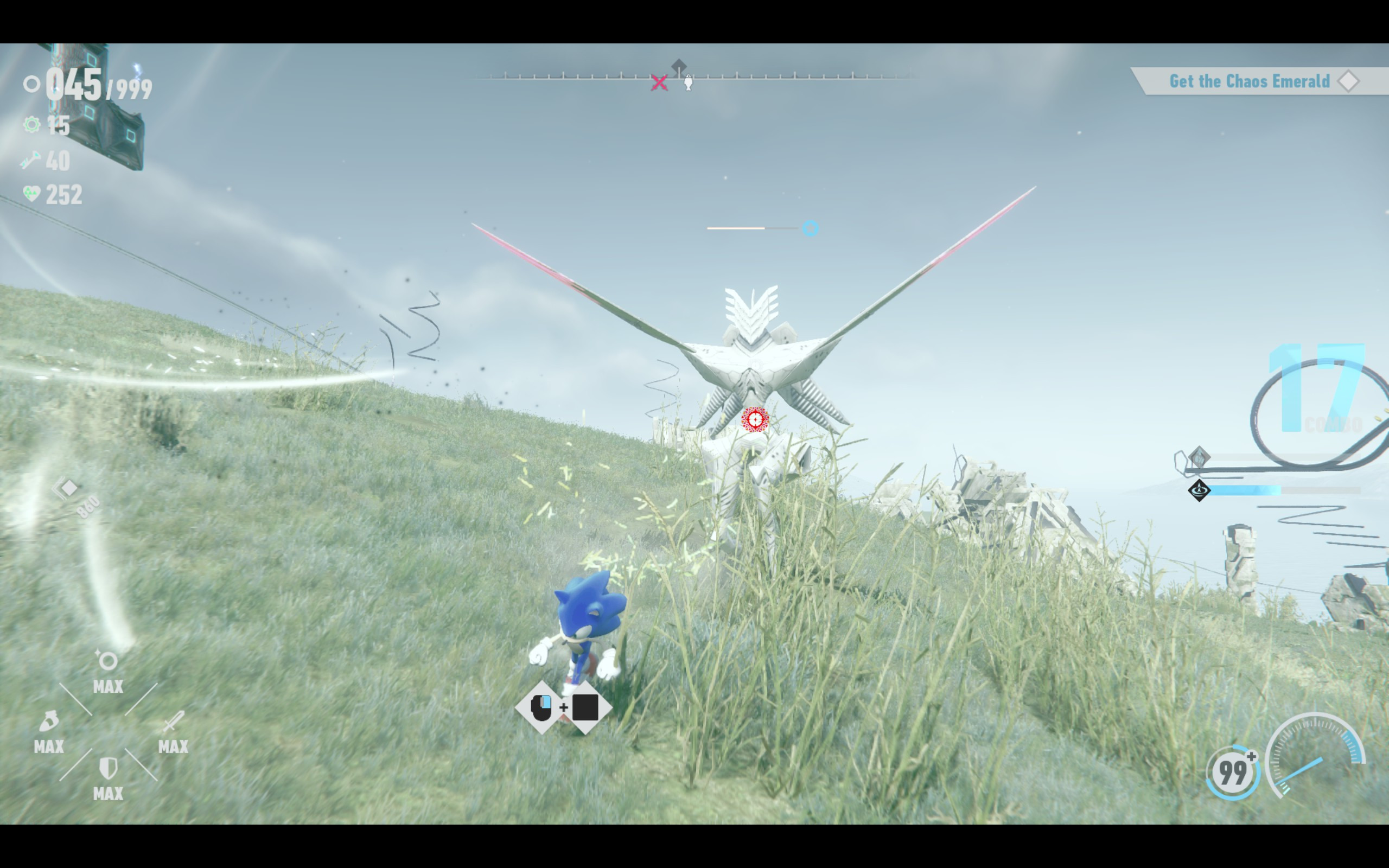Click the joystick plus button prompt near Sonic
1389x868 pixels.
565,708
